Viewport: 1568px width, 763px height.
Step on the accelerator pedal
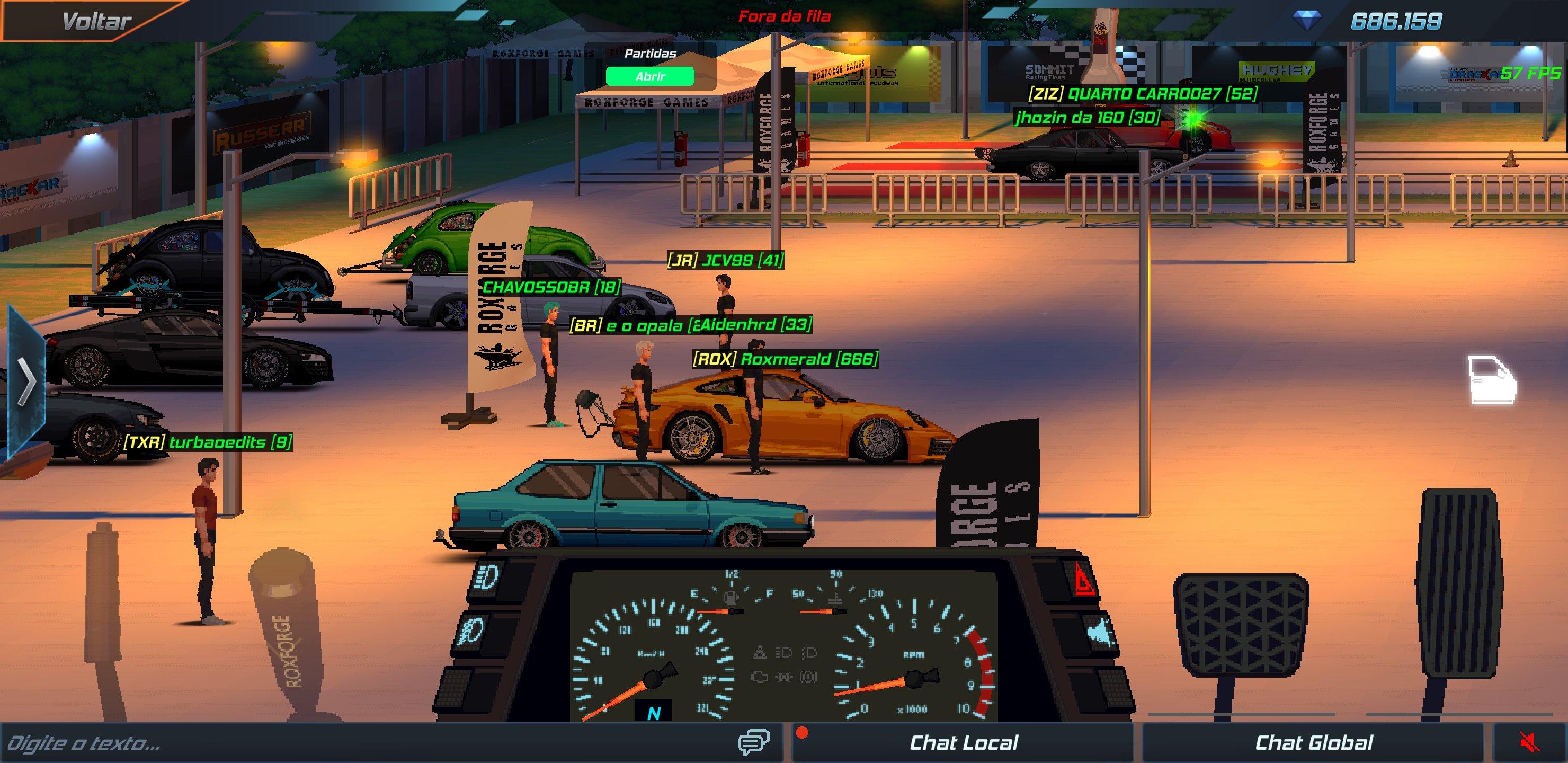tap(1460, 584)
